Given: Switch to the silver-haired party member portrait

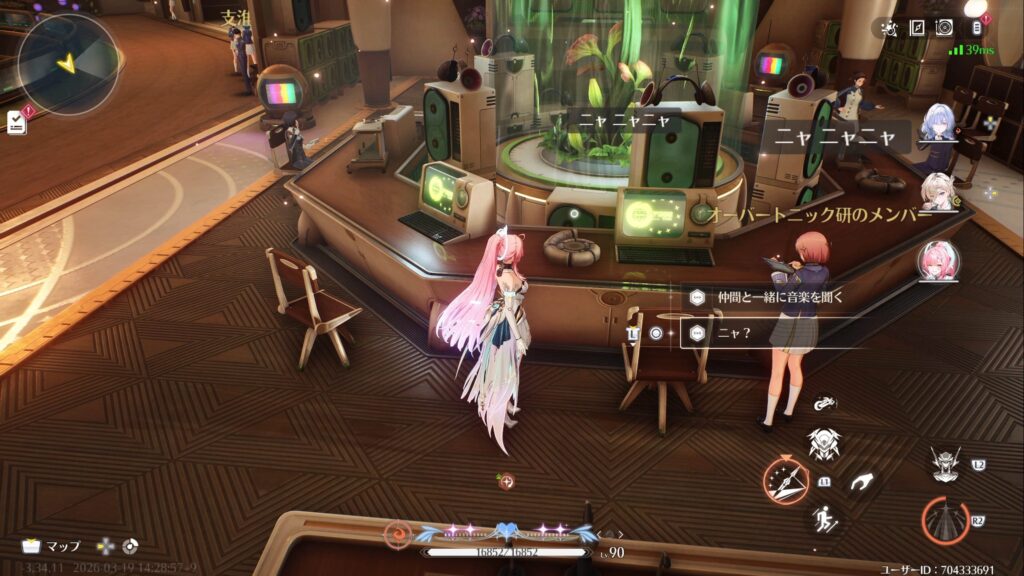Looking at the screenshot, I should pyautogui.click(x=939, y=125).
